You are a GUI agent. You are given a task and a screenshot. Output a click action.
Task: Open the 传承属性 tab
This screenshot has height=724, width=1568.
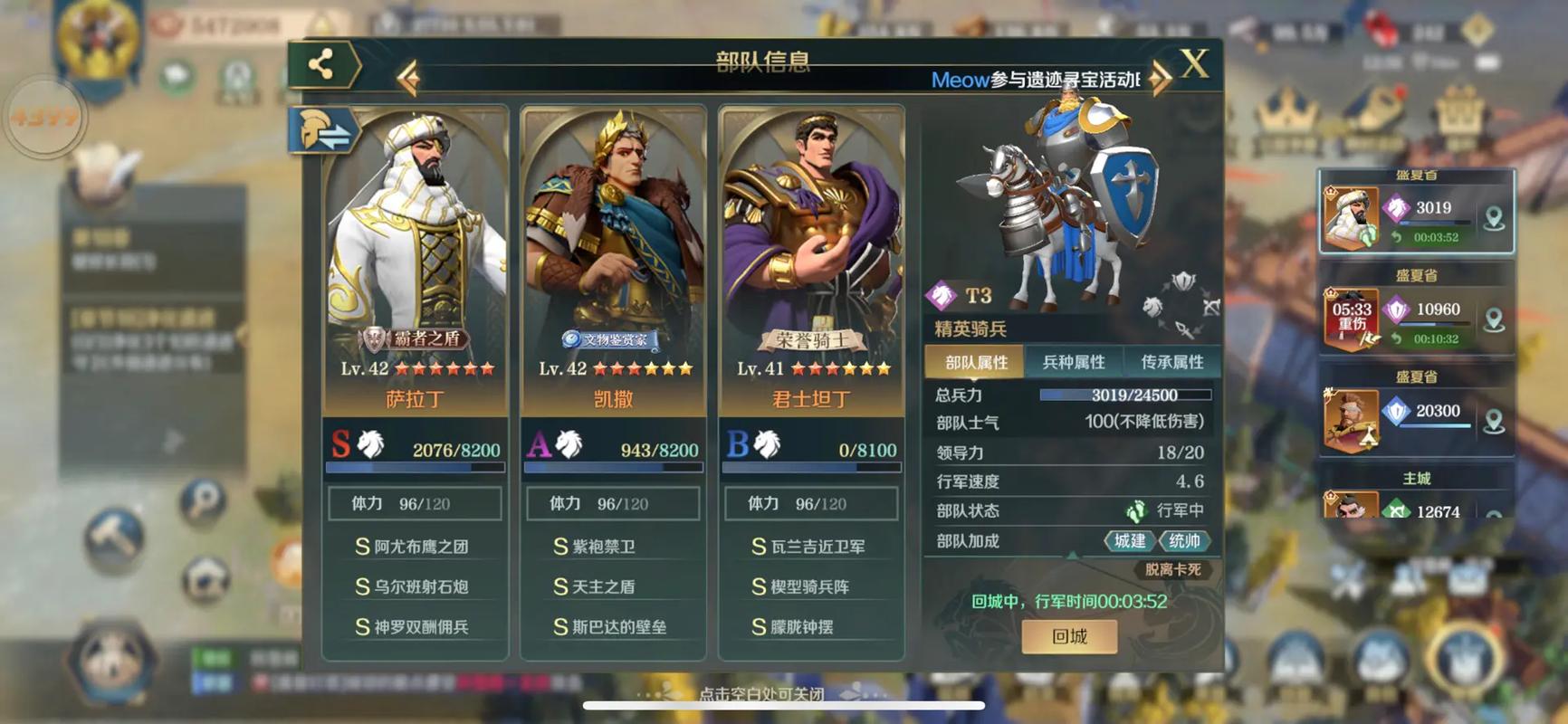coord(1173,360)
